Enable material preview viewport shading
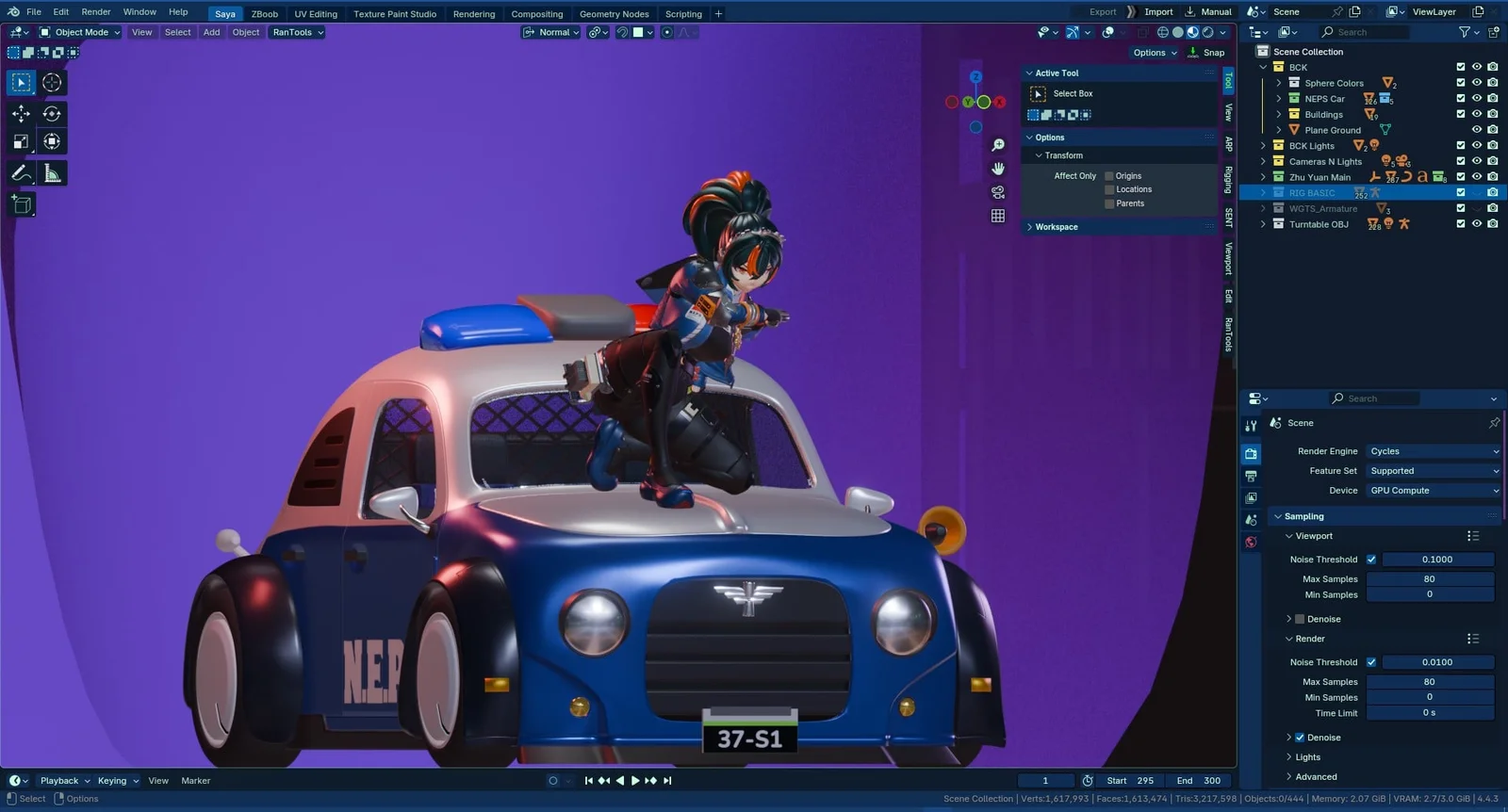1508x812 pixels. pyautogui.click(x=1192, y=31)
